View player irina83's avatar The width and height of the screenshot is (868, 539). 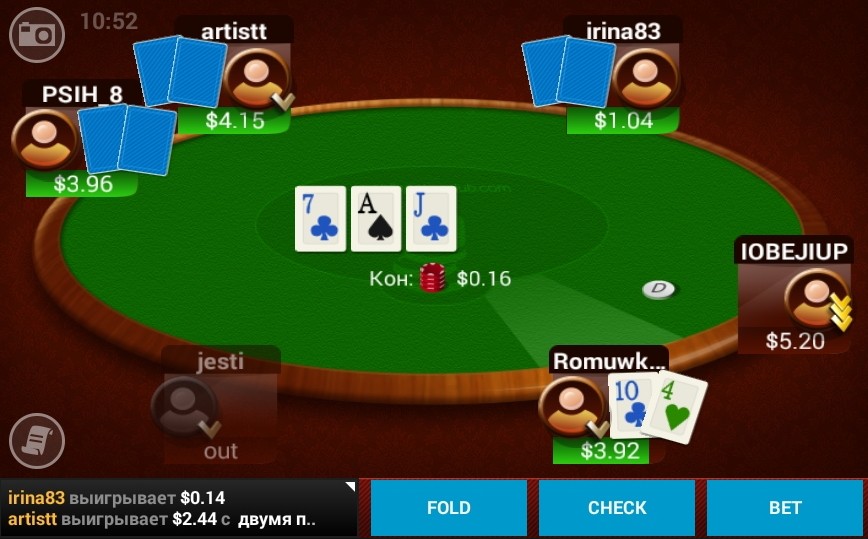[x=644, y=78]
